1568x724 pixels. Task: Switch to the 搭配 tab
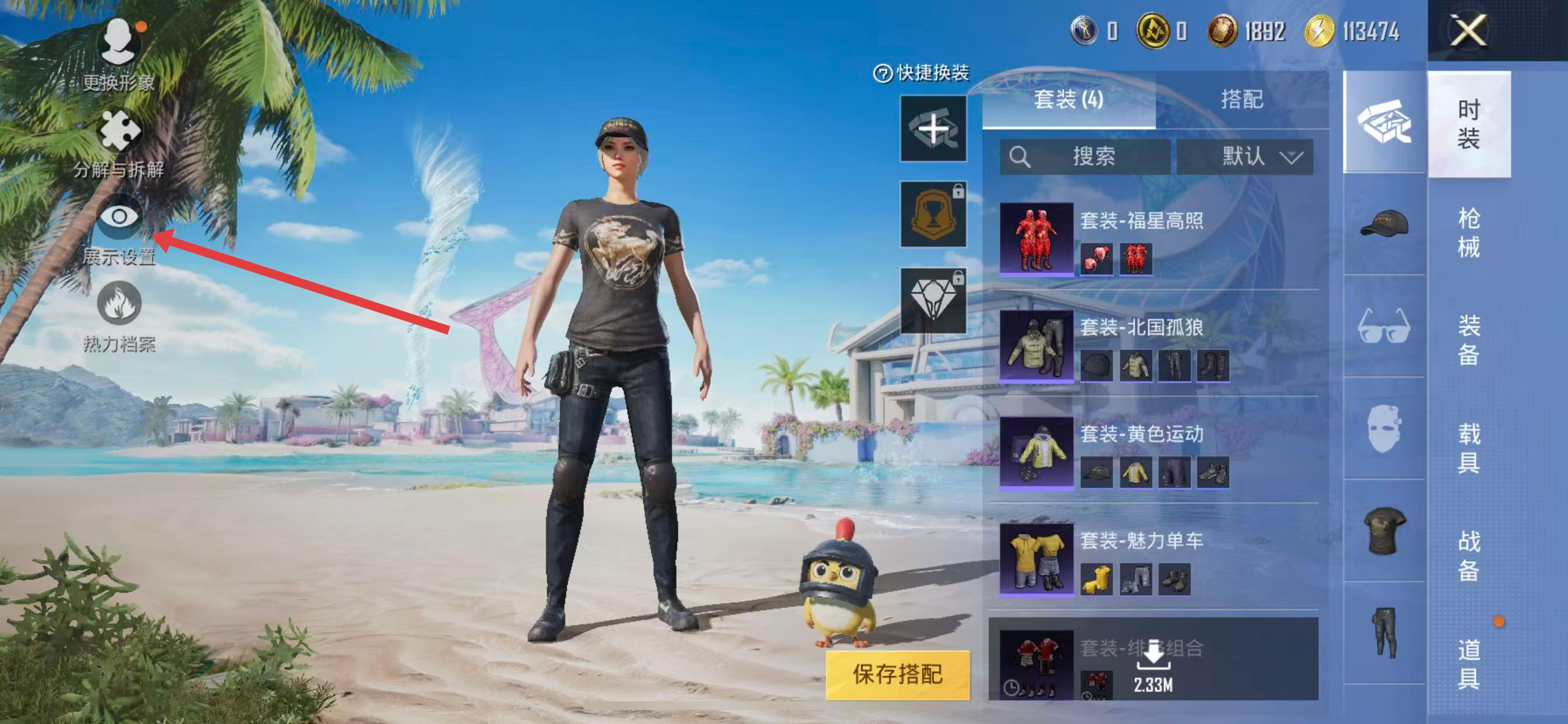pyautogui.click(x=1242, y=99)
